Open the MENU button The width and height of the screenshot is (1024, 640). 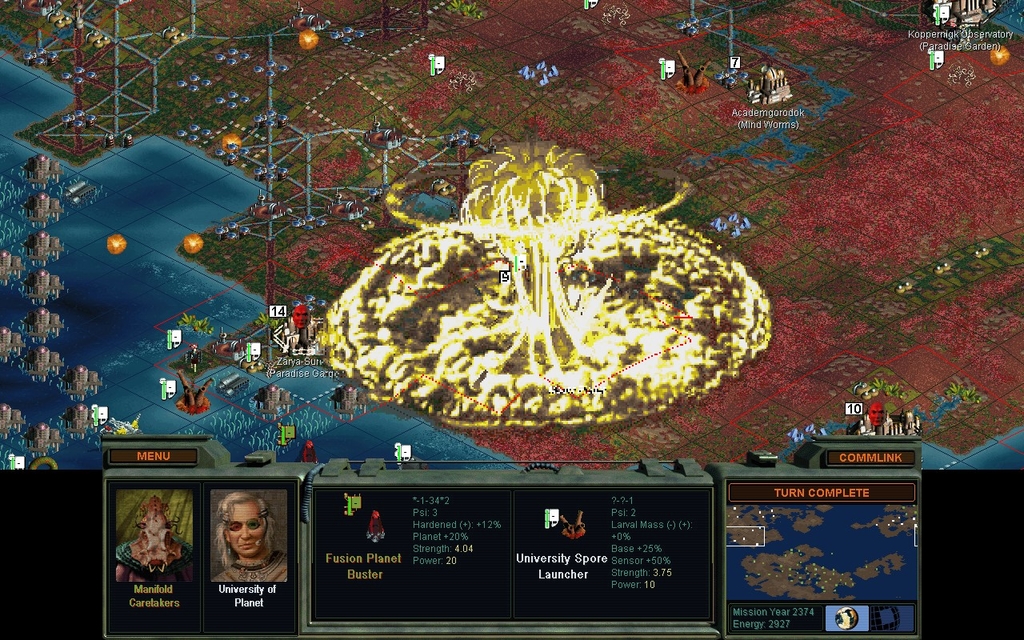[153, 456]
